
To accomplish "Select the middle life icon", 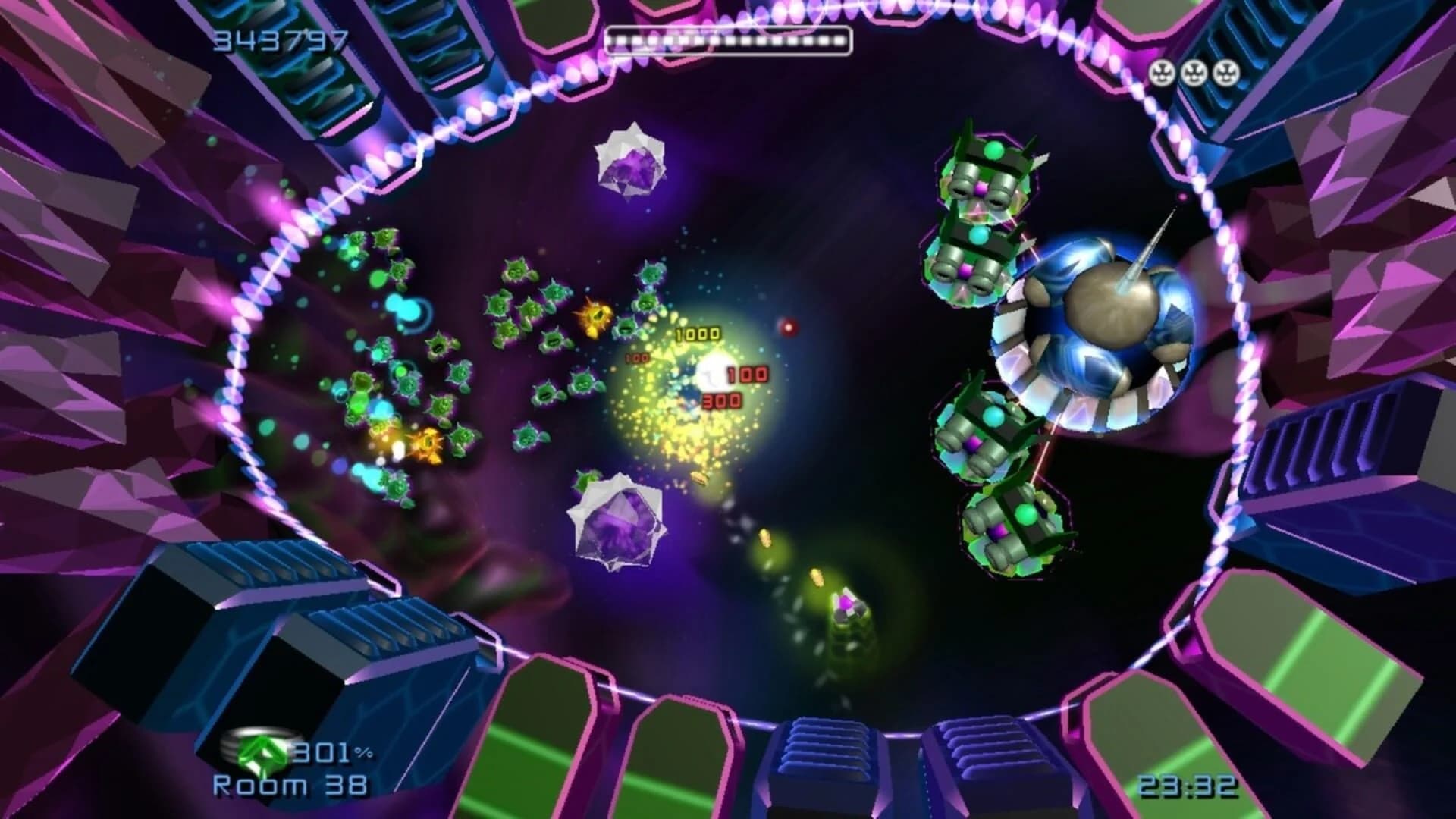I will click(1194, 71).
